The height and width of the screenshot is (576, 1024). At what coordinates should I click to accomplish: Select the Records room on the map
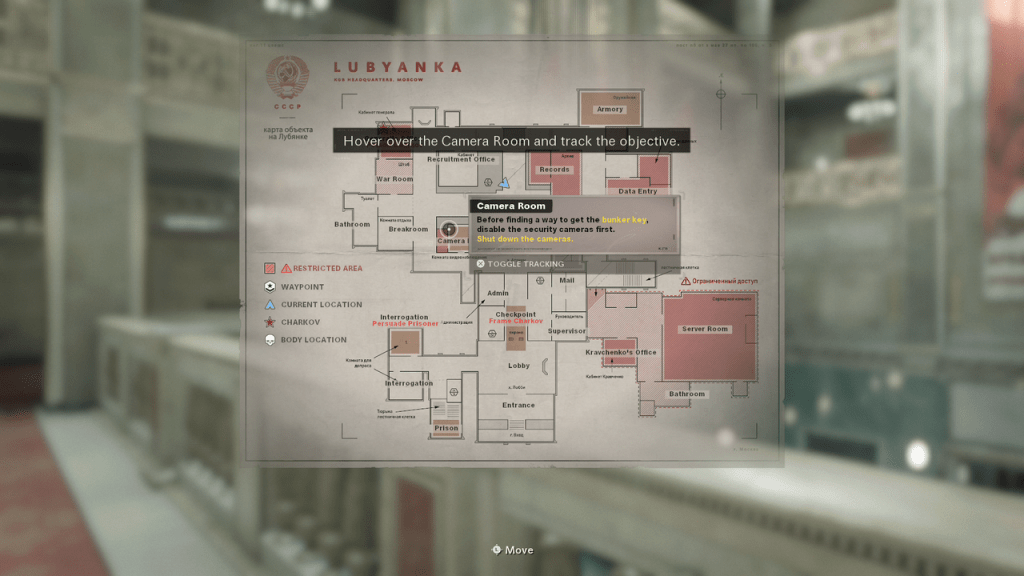pyautogui.click(x=554, y=170)
